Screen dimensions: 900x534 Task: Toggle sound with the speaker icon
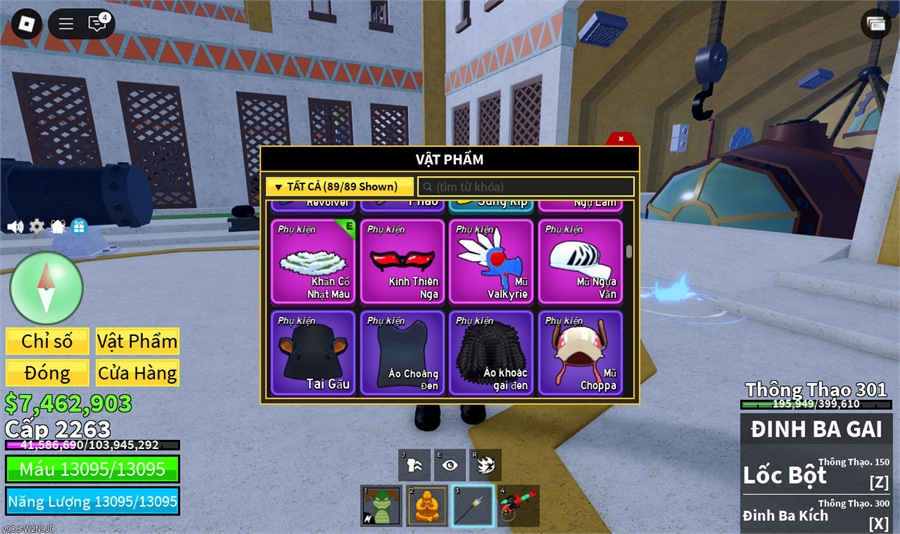click(15, 227)
